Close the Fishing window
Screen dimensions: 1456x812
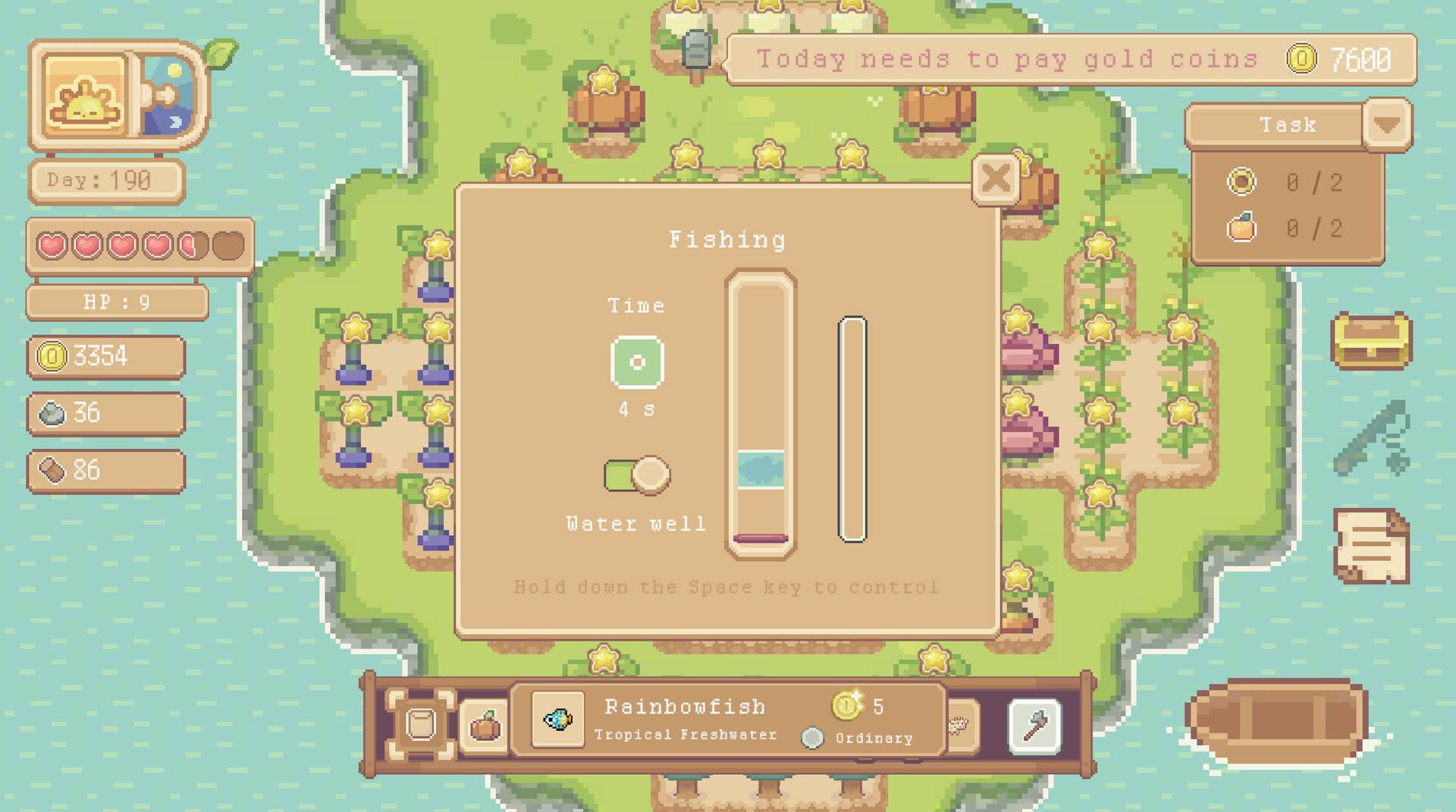(x=996, y=179)
